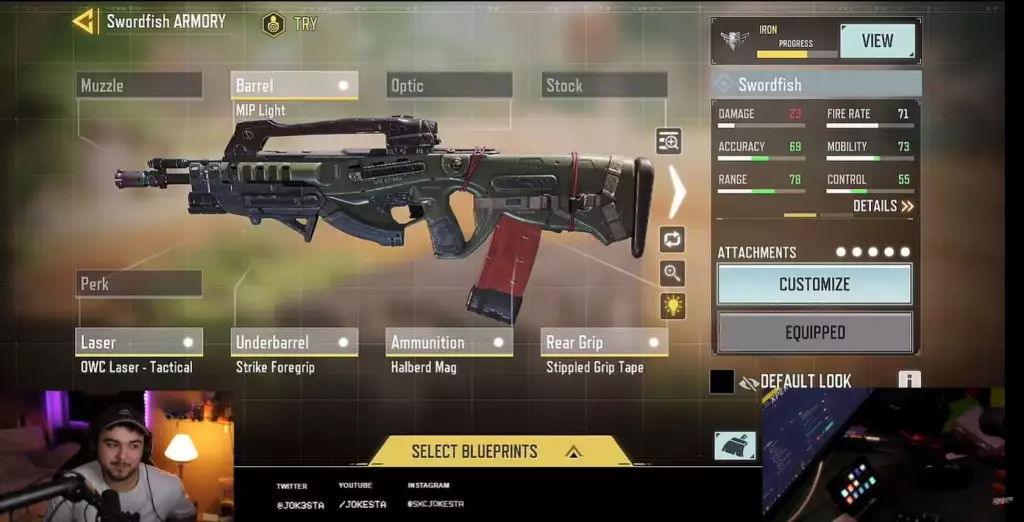This screenshot has height=522, width=1024.
Task: Tap the TRY weapon button
Action: click(x=290, y=23)
